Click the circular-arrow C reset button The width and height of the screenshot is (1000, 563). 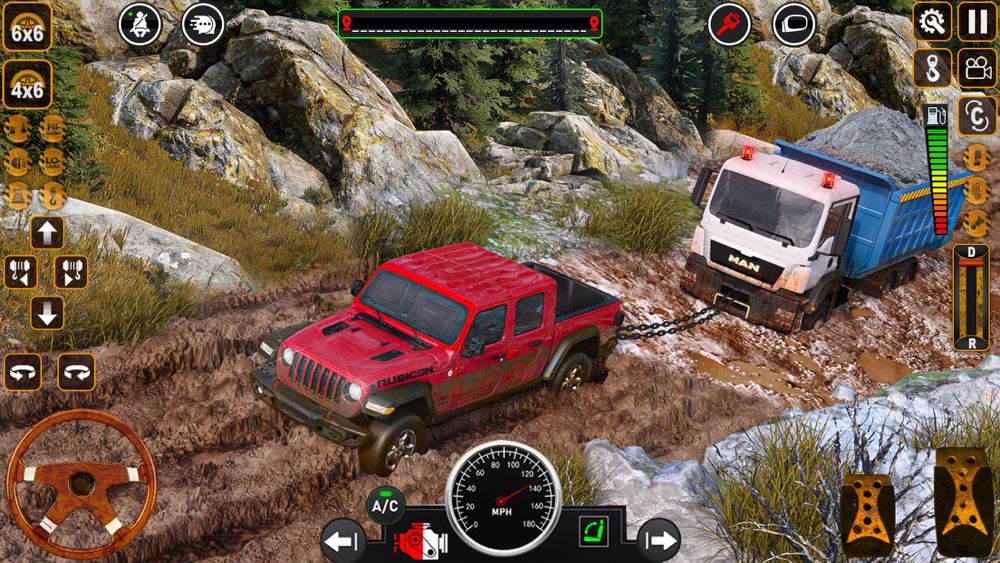point(977,115)
